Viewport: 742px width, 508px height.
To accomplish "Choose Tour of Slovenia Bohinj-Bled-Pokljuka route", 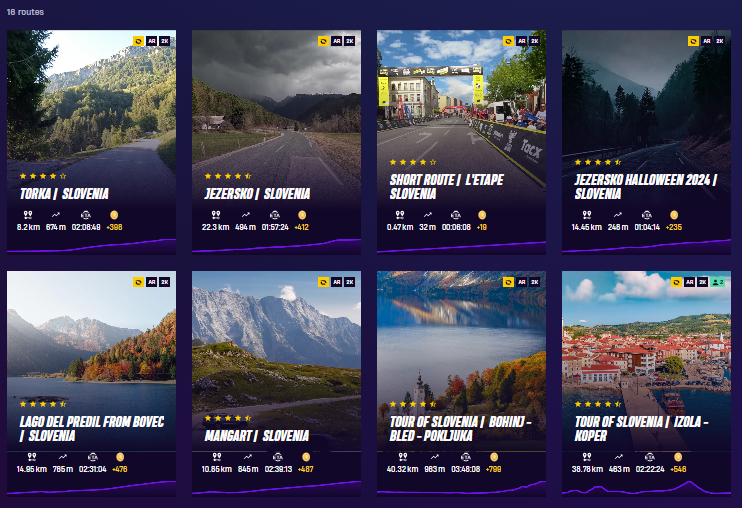I will [461, 380].
